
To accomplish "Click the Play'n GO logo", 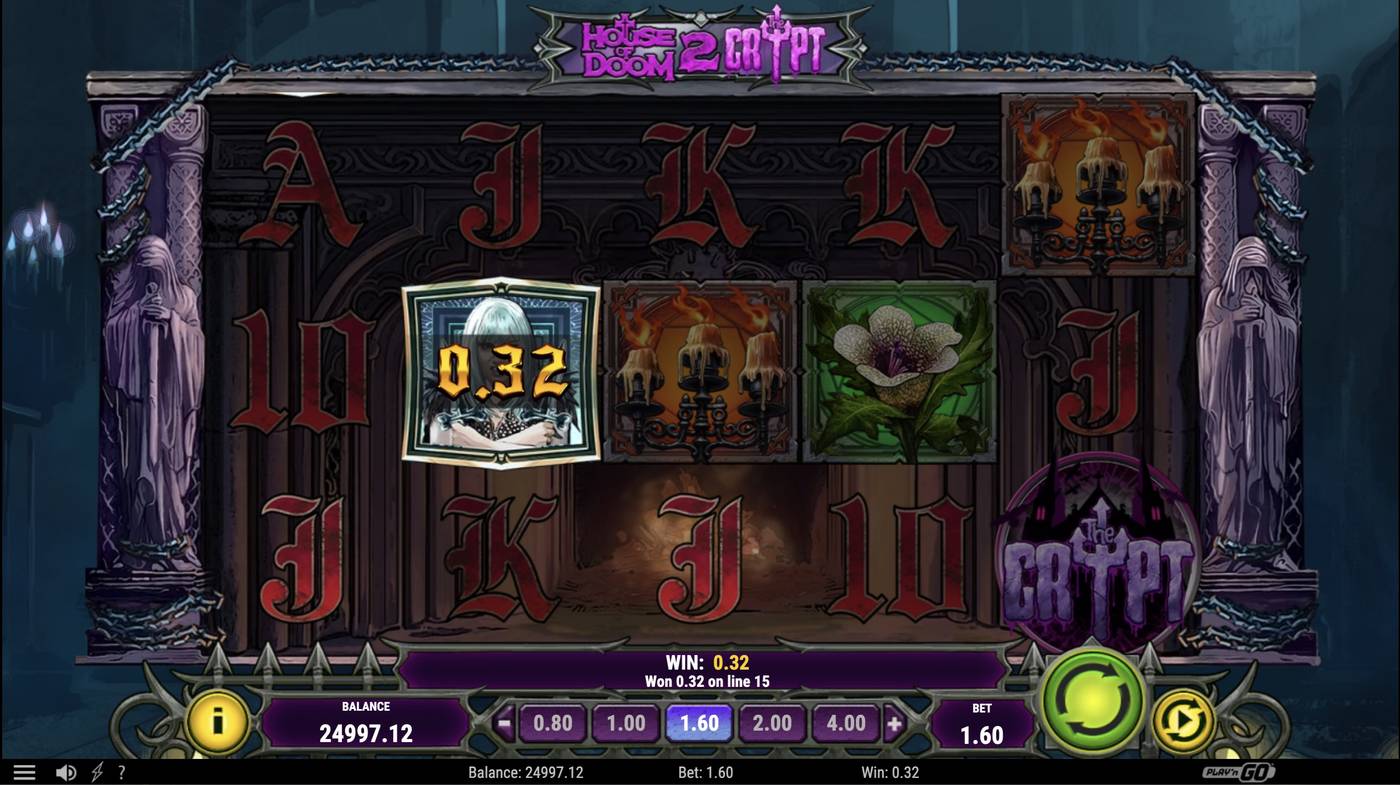I will click(1240, 770).
